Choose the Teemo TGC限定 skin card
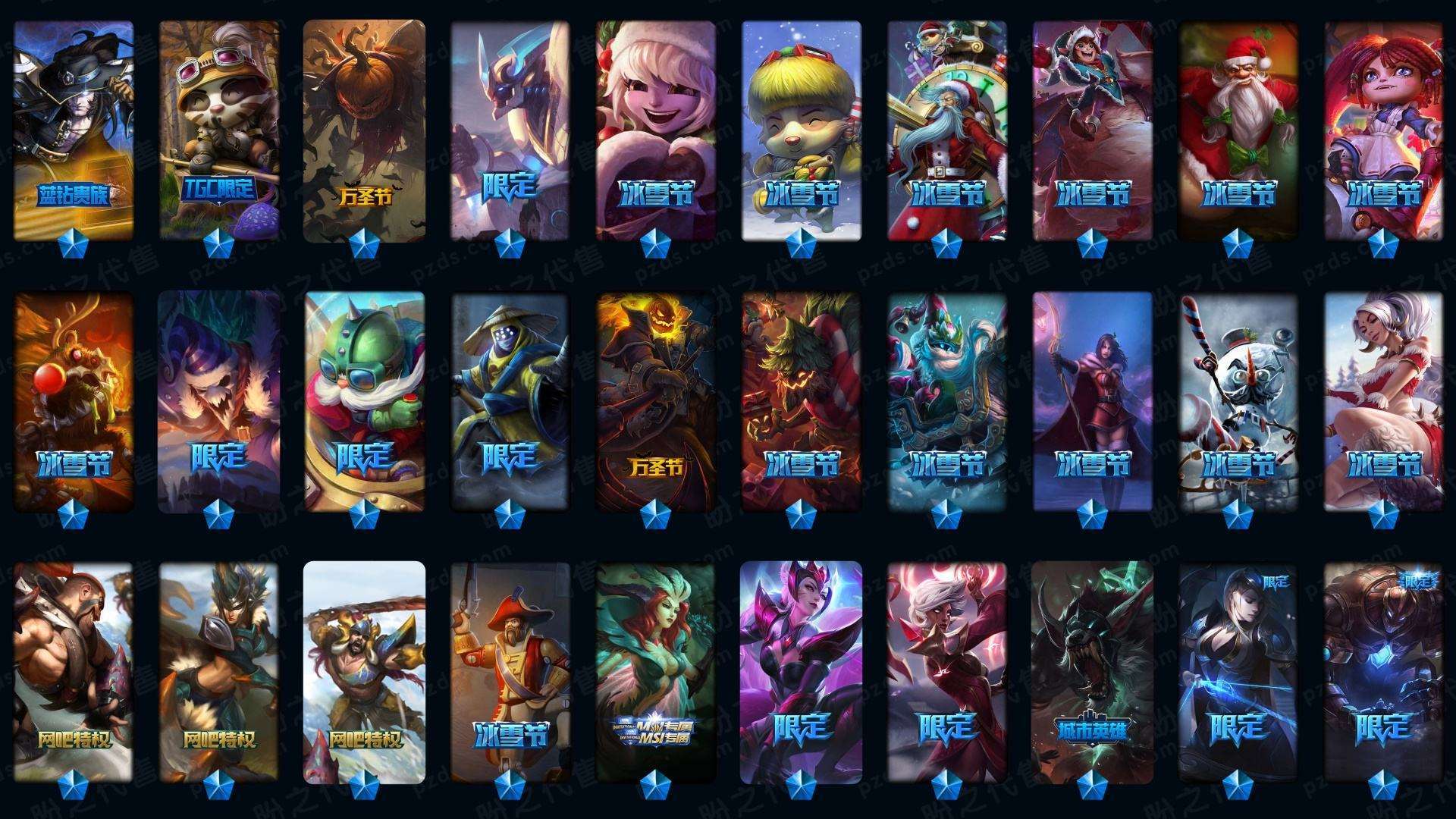This screenshot has height=819, width=1456. (x=219, y=129)
